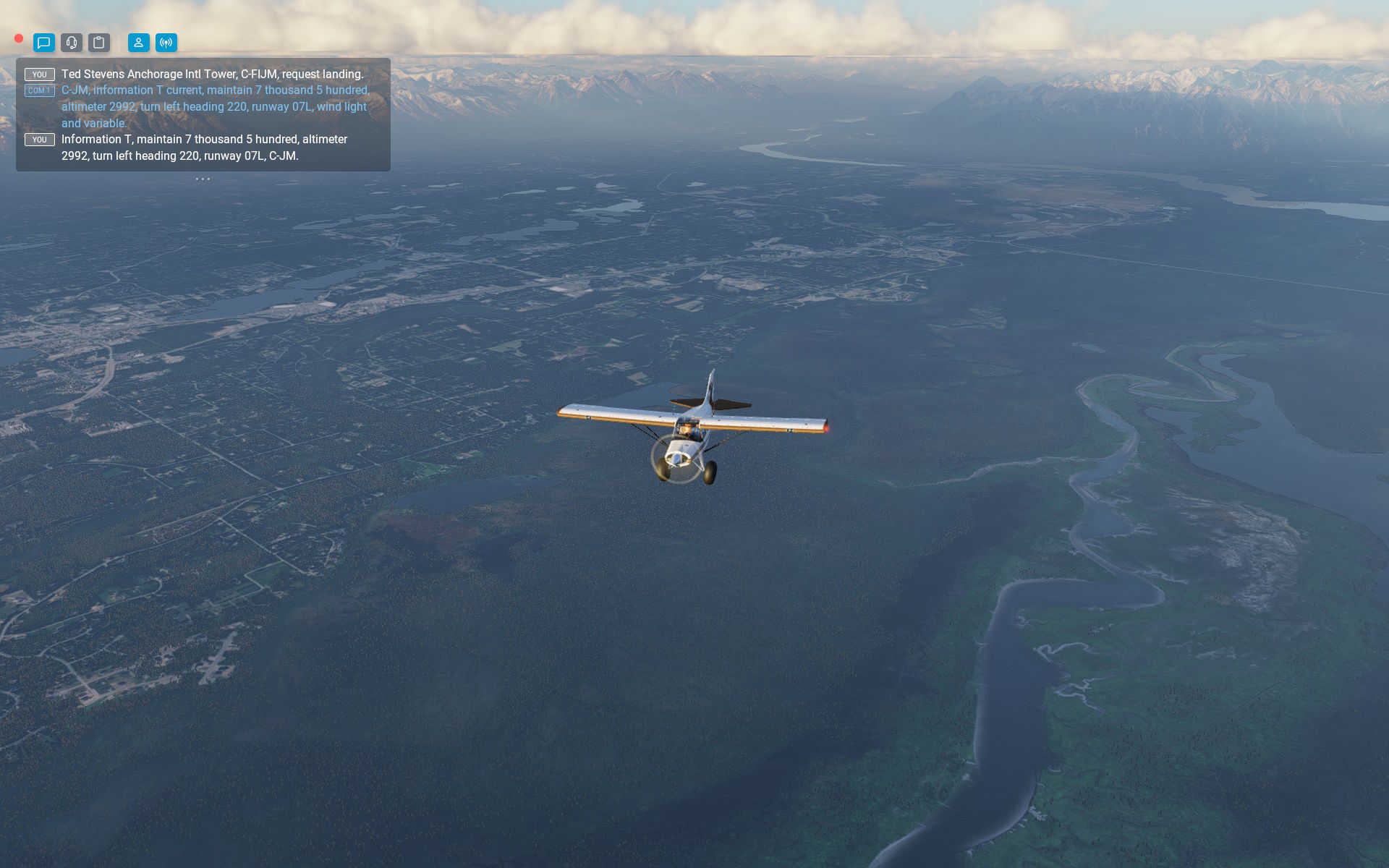
Task: Select the COM1 tower message in the log
Action: (x=215, y=106)
